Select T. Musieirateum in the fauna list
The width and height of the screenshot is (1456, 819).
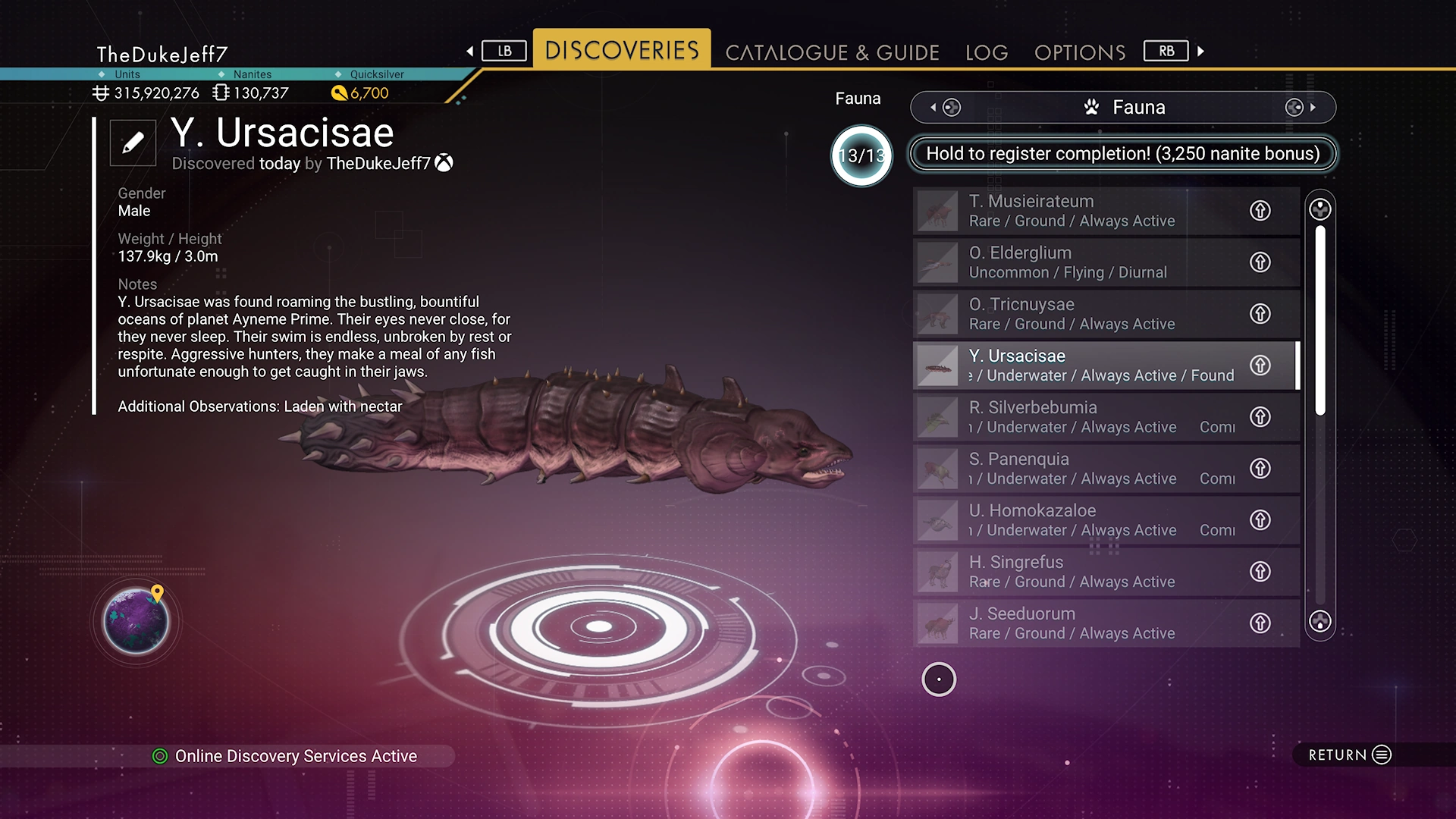click(x=1084, y=211)
